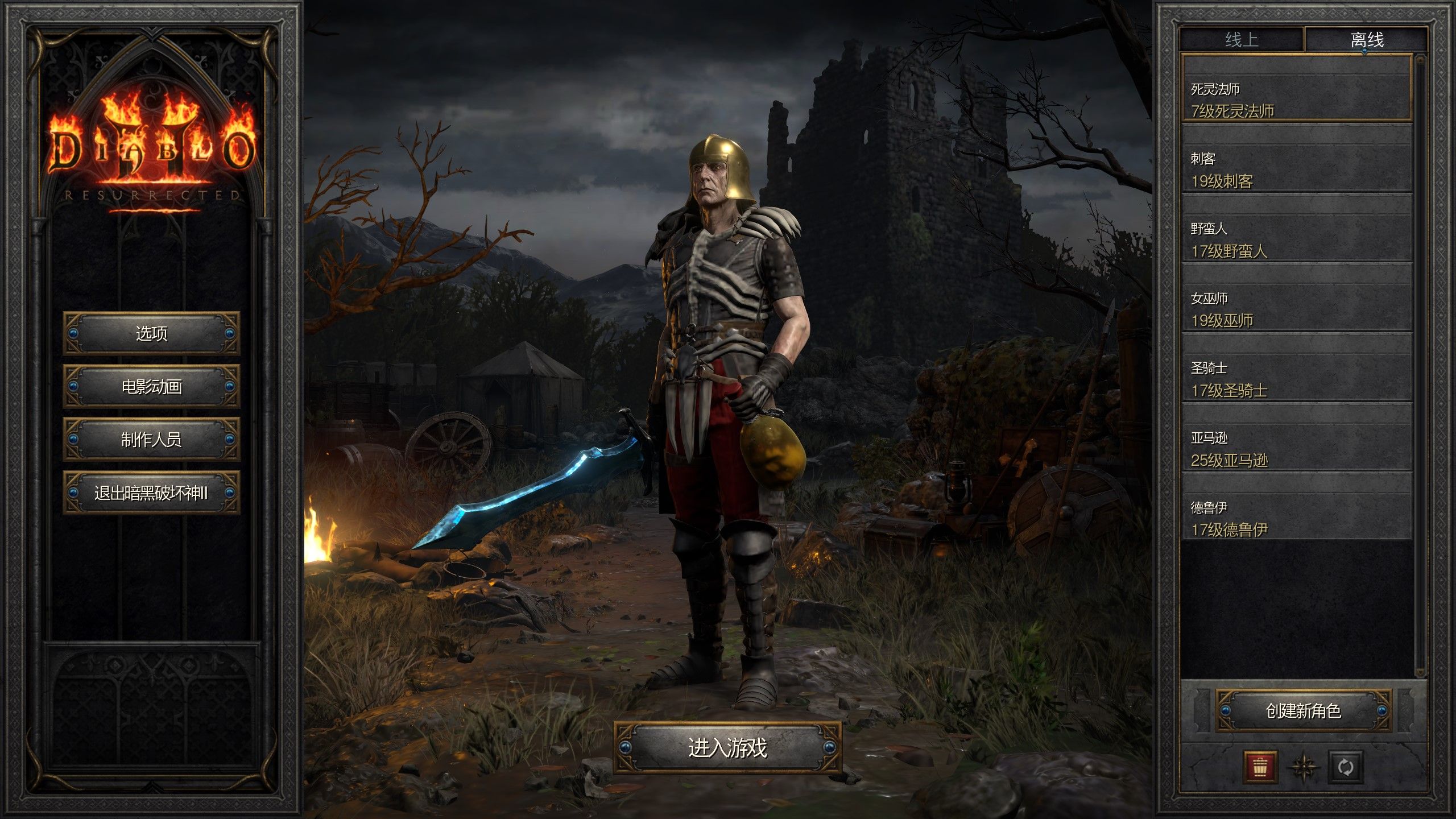Select the 19级刺客 assassin character
Image resolution: width=1456 pixels, height=819 pixels.
coord(1297,169)
